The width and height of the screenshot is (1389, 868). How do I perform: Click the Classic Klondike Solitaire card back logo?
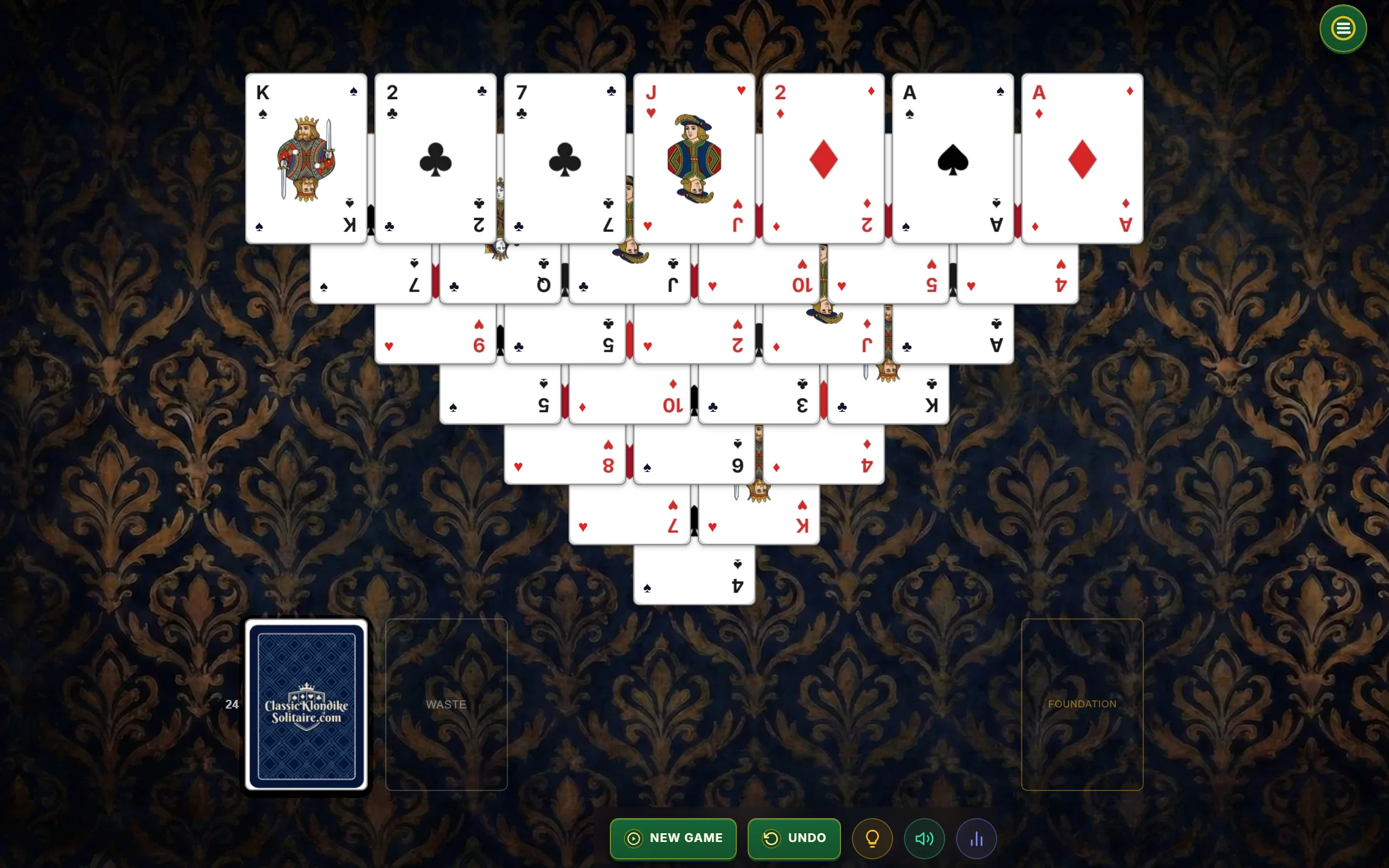[x=306, y=705]
